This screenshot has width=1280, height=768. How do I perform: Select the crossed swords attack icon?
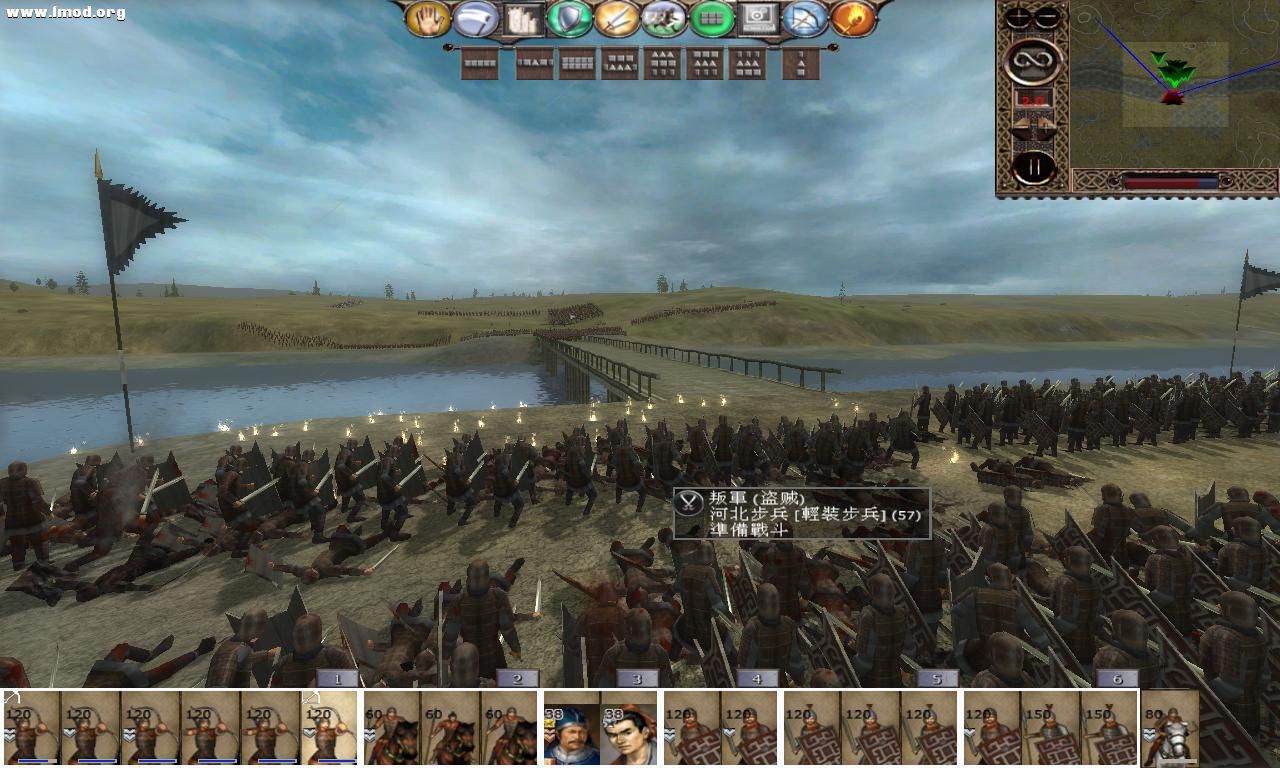click(x=615, y=20)
